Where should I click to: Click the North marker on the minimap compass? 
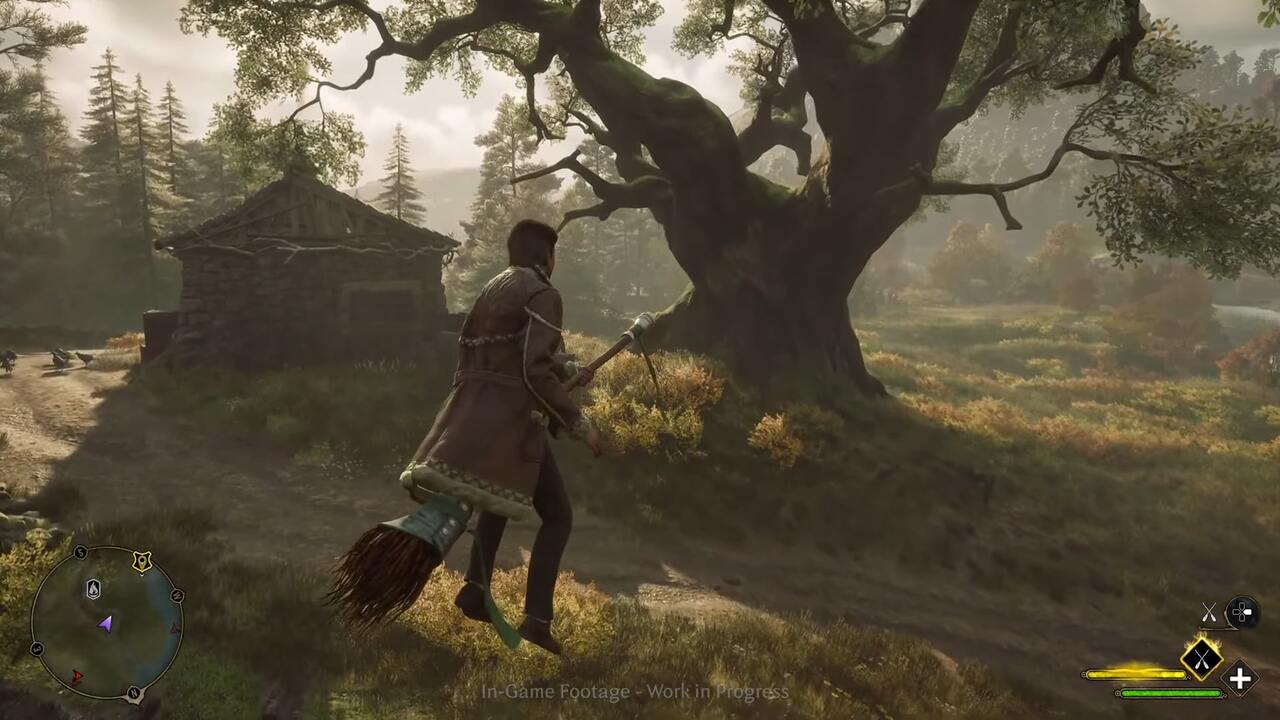click(134, 691)
